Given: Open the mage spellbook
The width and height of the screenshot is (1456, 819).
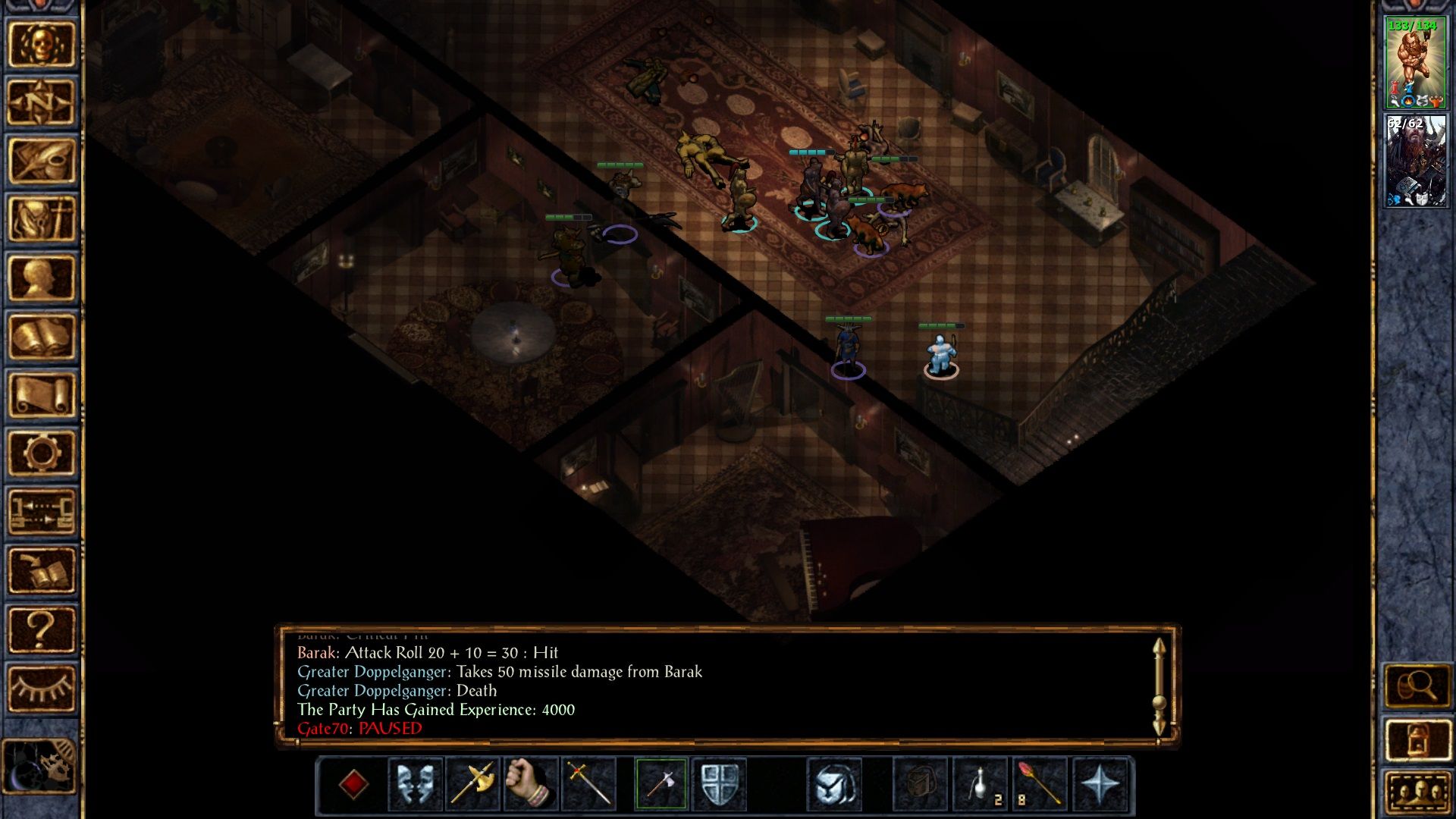Looking at the screenshot, I should click(x=42, y=336).
